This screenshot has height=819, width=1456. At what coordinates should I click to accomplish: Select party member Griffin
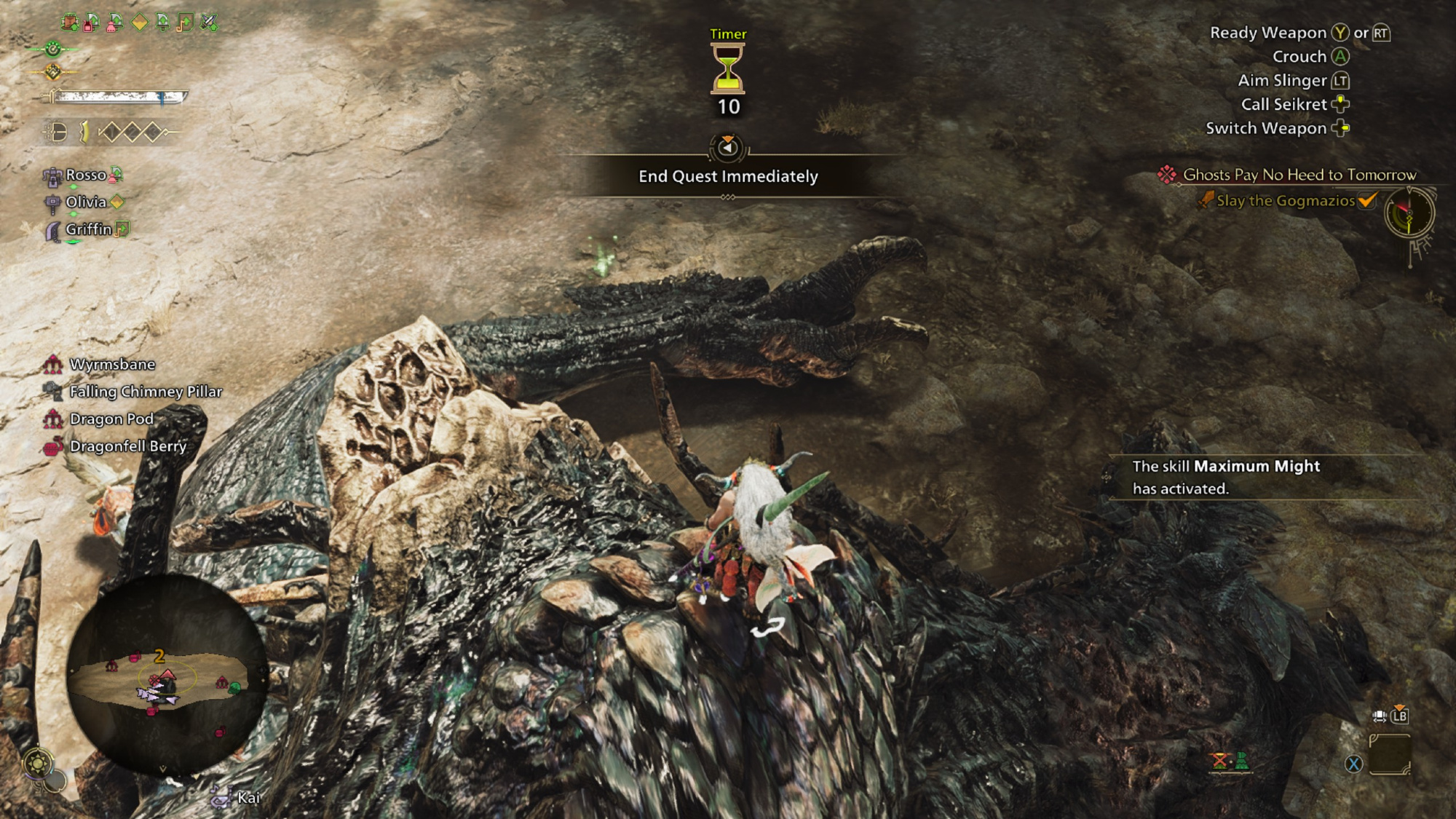pos(88,229)
